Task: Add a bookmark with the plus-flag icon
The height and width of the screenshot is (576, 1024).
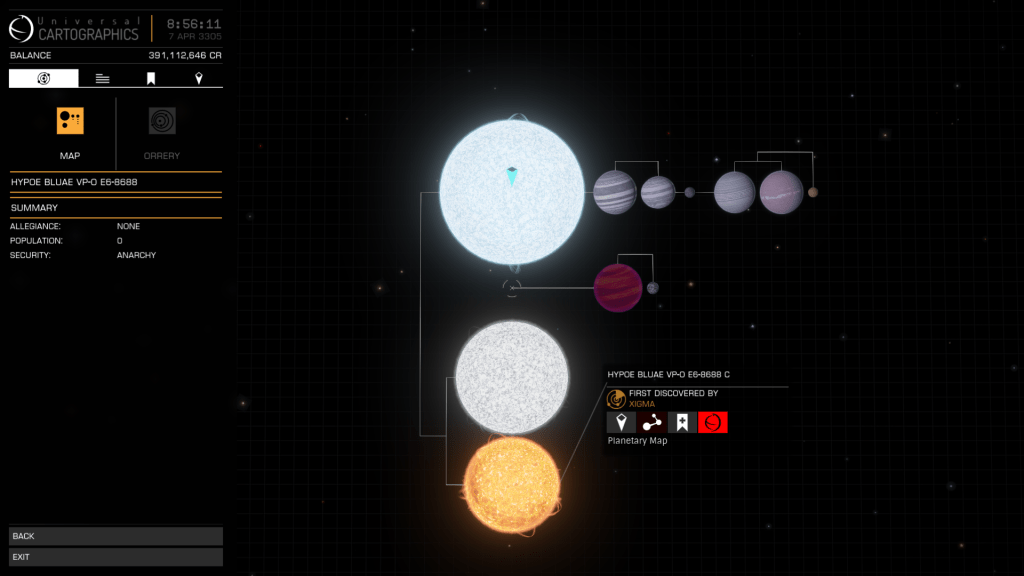Action: 682,422
